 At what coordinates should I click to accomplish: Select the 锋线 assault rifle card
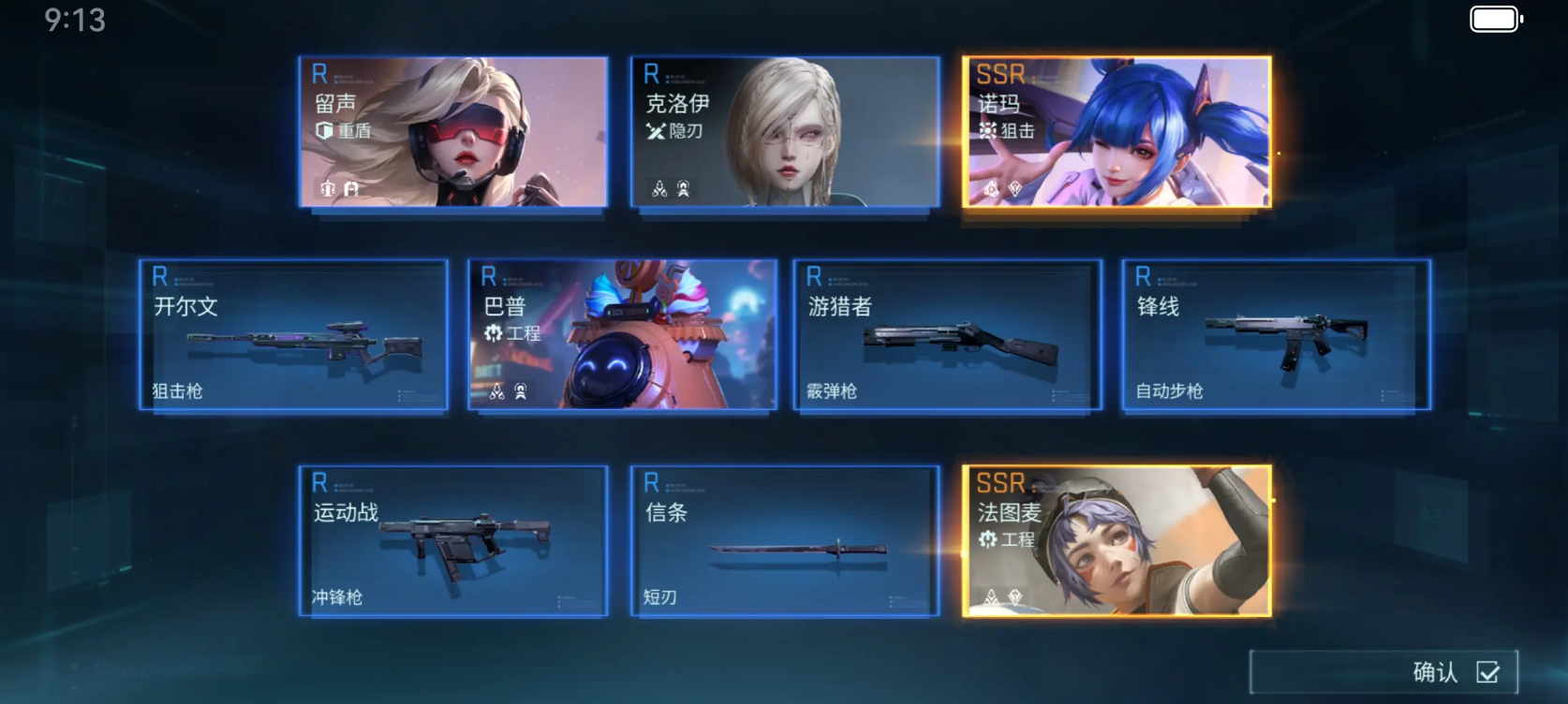coord(1276,335)
